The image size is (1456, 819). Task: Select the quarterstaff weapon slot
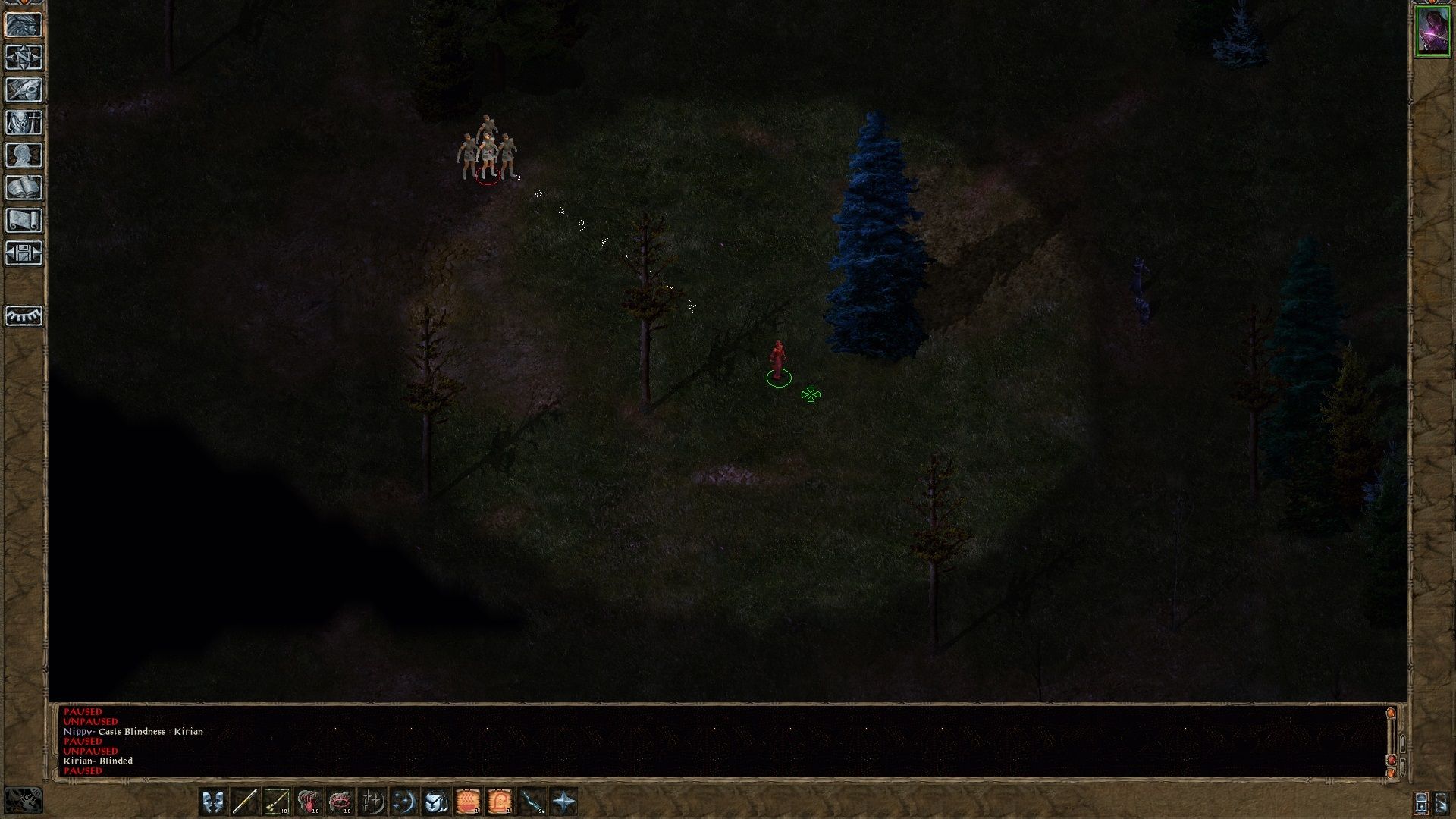(x=244, y=802)
